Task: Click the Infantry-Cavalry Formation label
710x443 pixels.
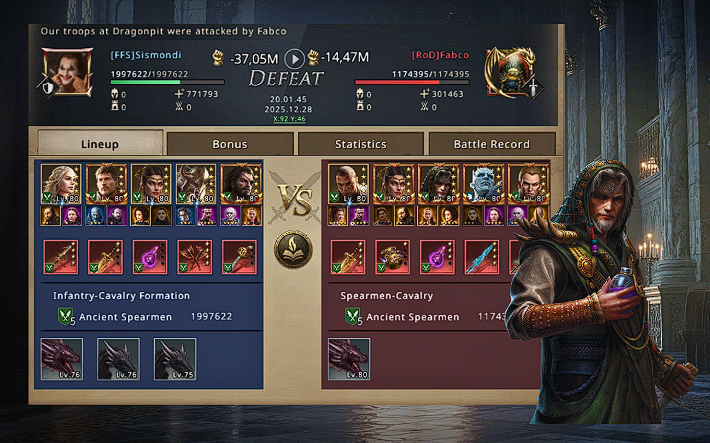Action: tap(122, 296)
